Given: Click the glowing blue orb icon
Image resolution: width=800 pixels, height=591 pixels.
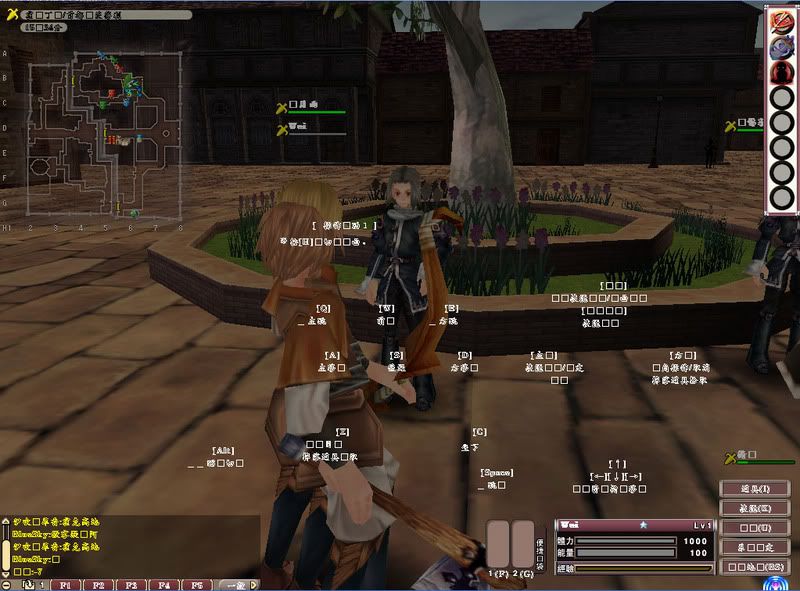Looking at the screenshot, I should point(775,583).
